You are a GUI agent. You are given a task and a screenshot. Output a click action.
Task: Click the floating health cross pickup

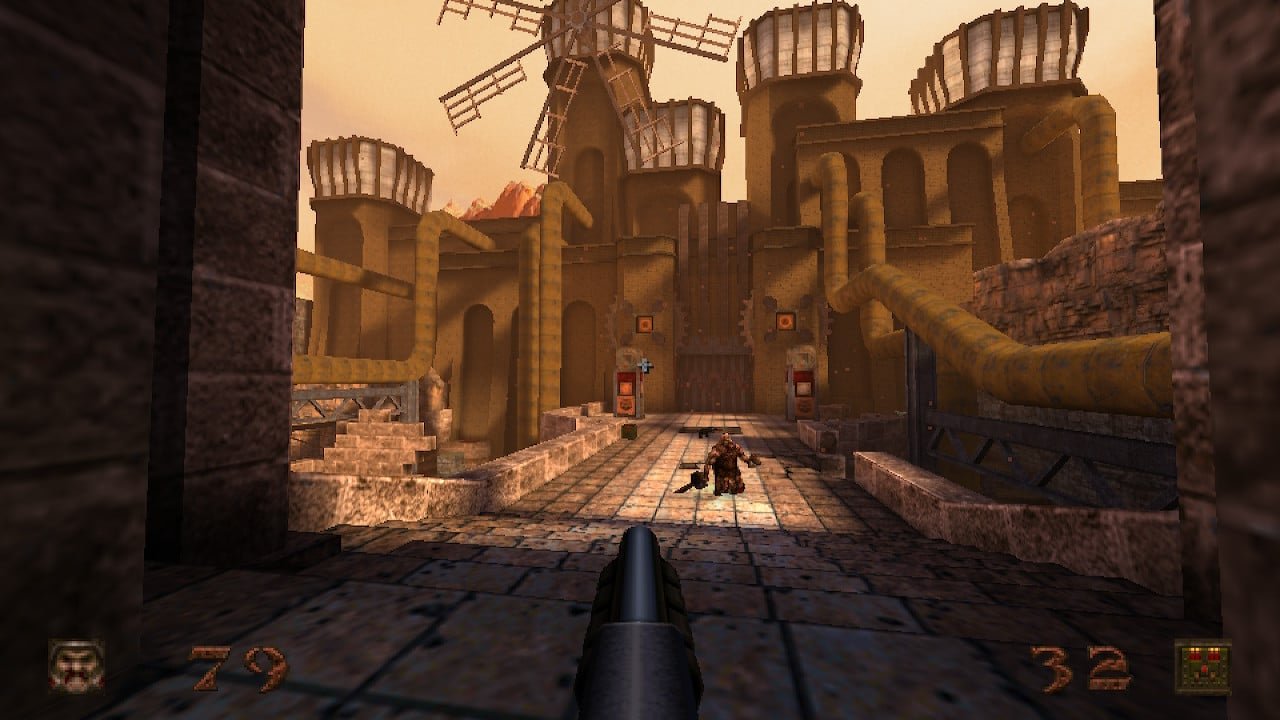[x=644, y=363]
